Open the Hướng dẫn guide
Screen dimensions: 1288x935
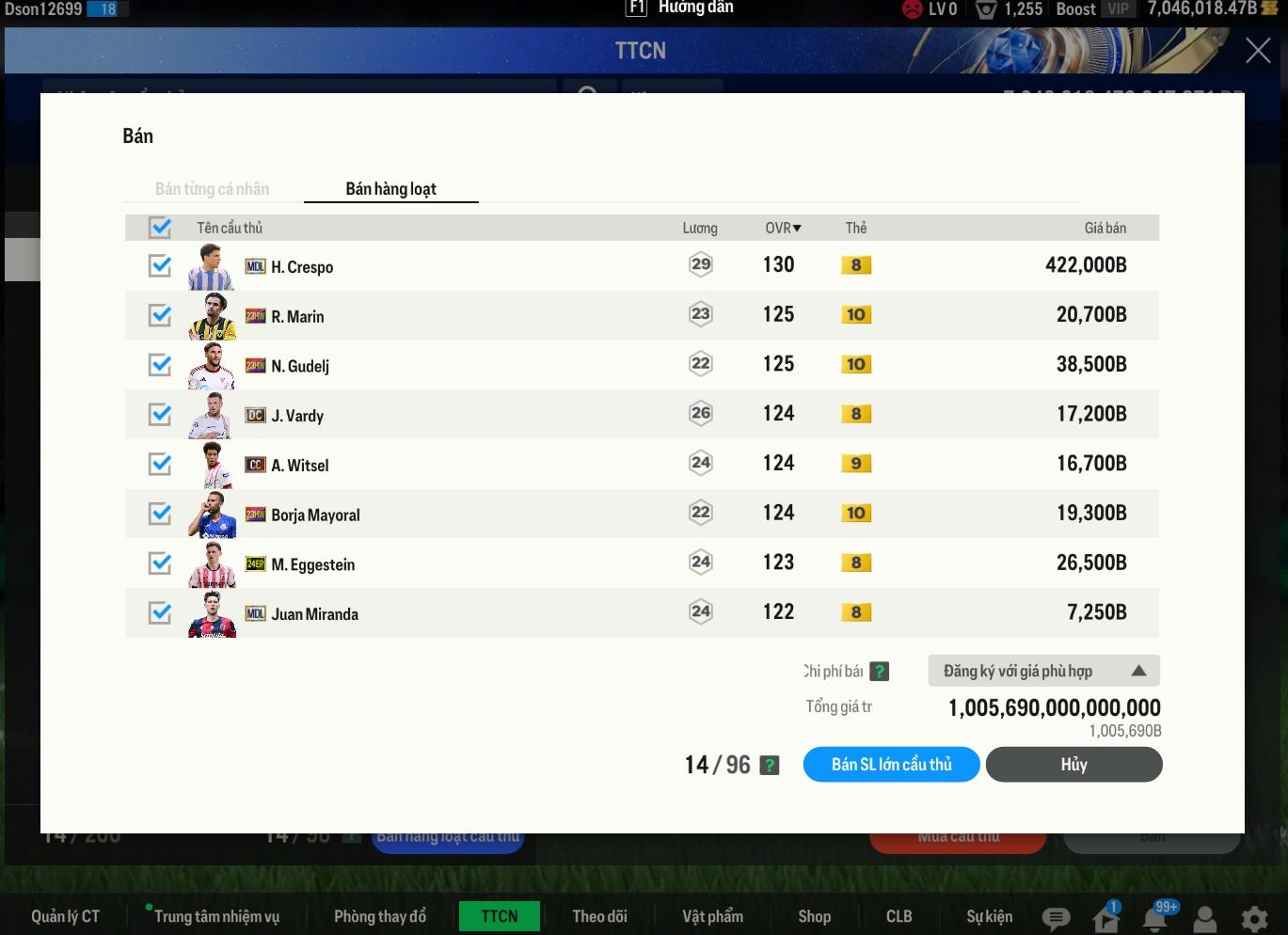tap(680, 8)
